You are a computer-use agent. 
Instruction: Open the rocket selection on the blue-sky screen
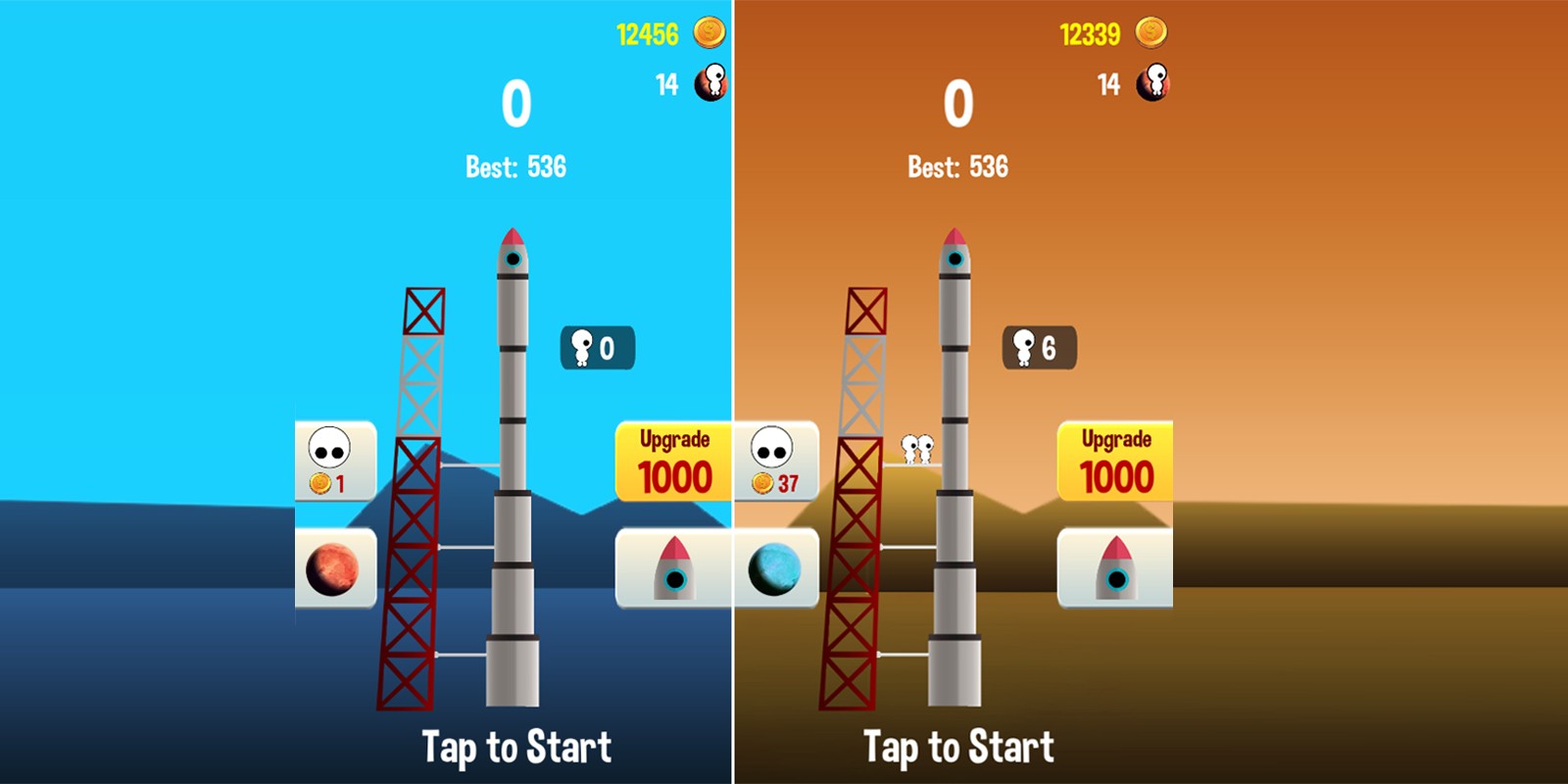673,568
